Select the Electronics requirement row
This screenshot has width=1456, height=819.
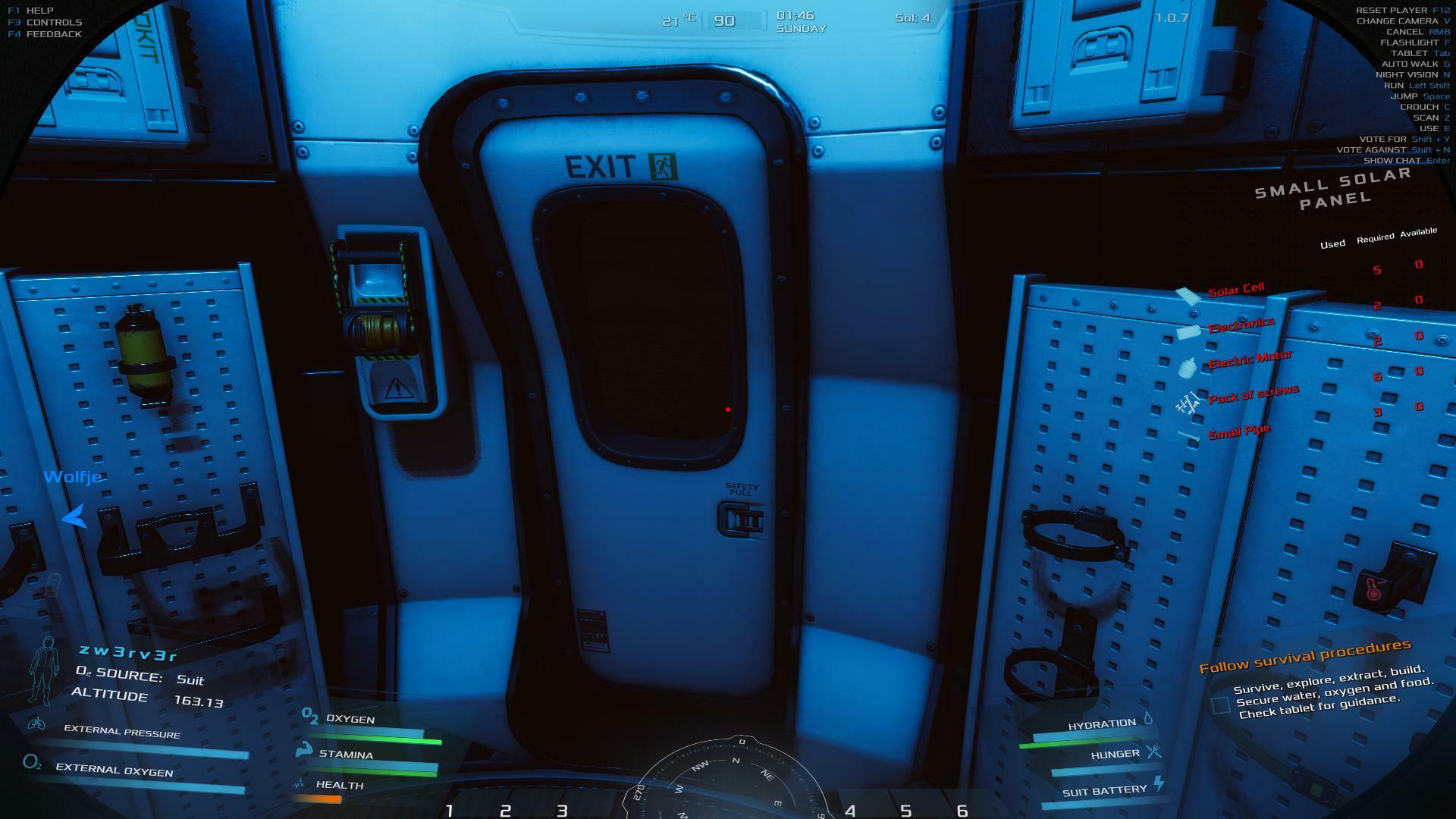pos(1241,326)
